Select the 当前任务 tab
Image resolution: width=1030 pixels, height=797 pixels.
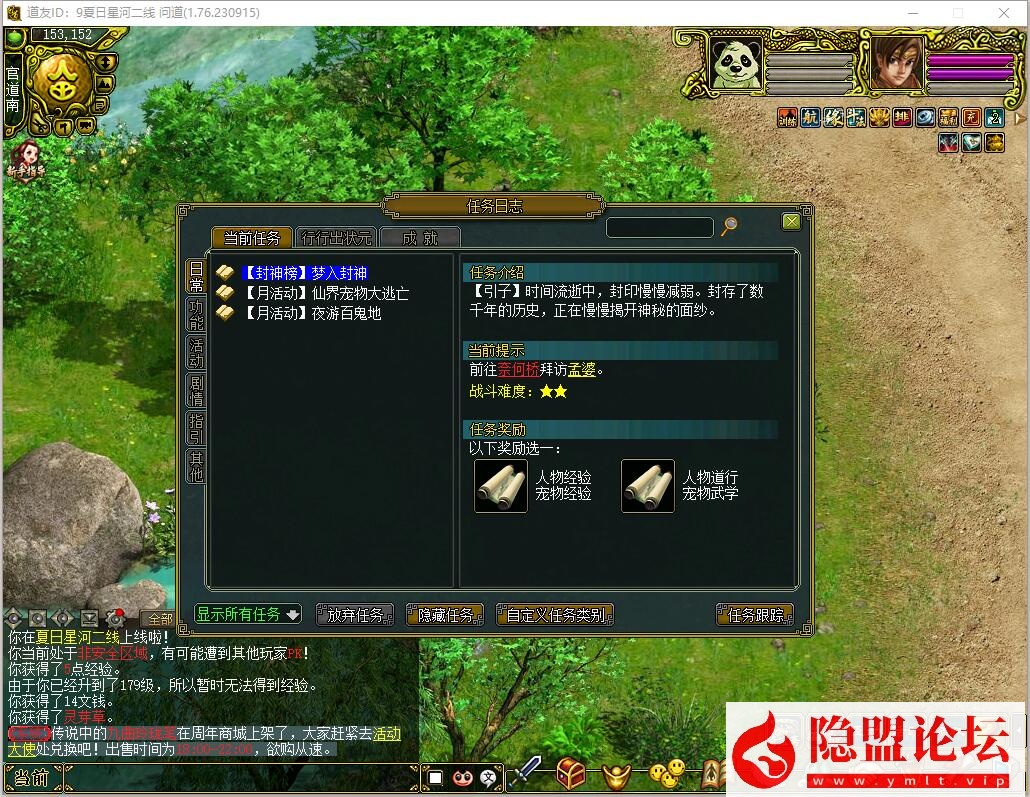251,238
